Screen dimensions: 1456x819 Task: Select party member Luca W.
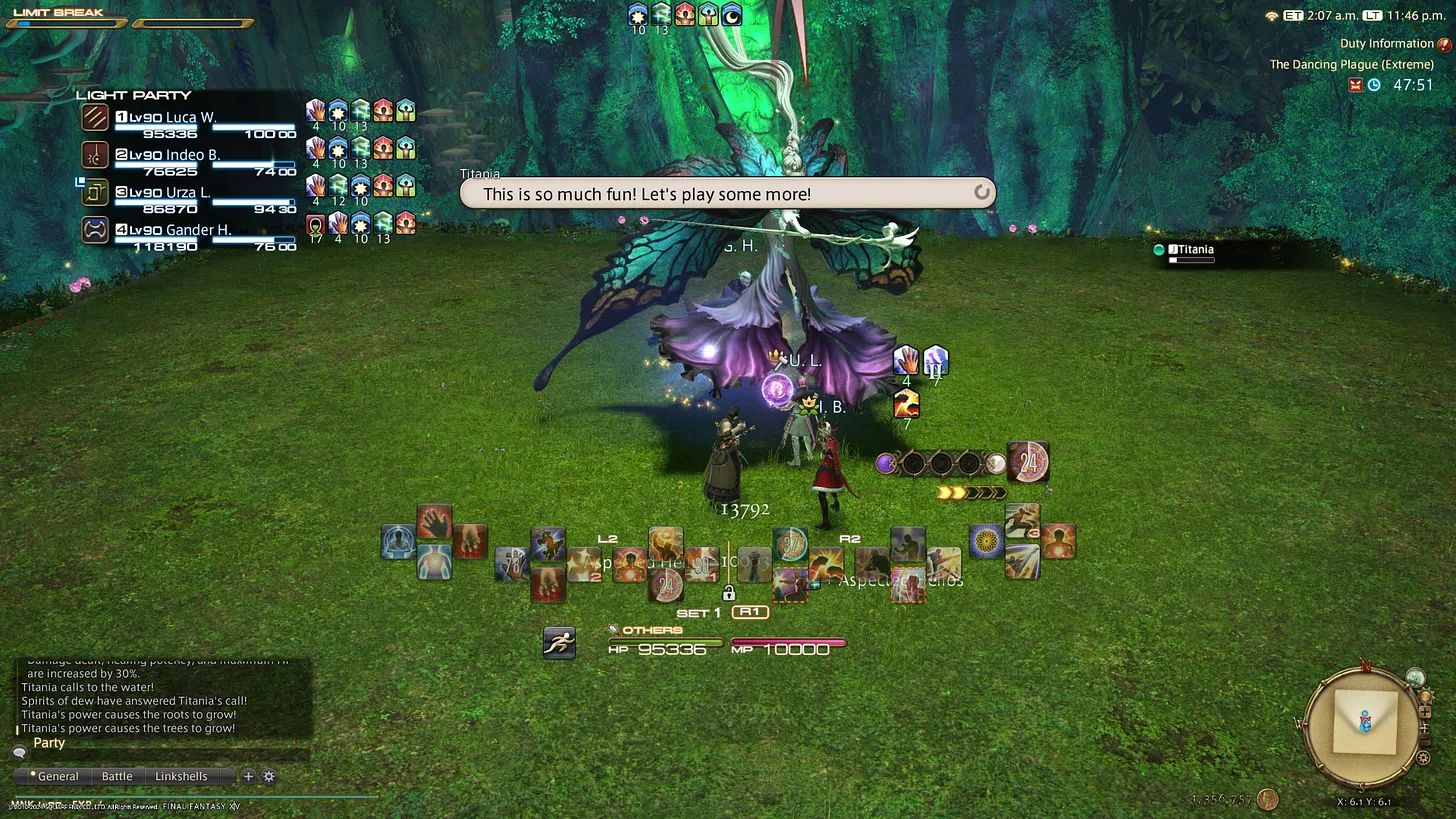coord(190,117)
